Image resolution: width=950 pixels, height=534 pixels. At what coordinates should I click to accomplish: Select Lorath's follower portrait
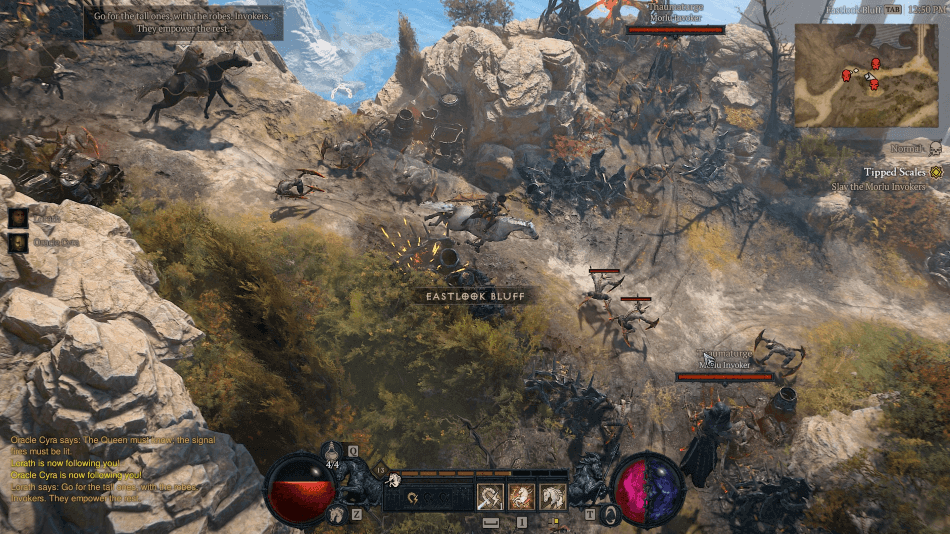tap(18, 218)
